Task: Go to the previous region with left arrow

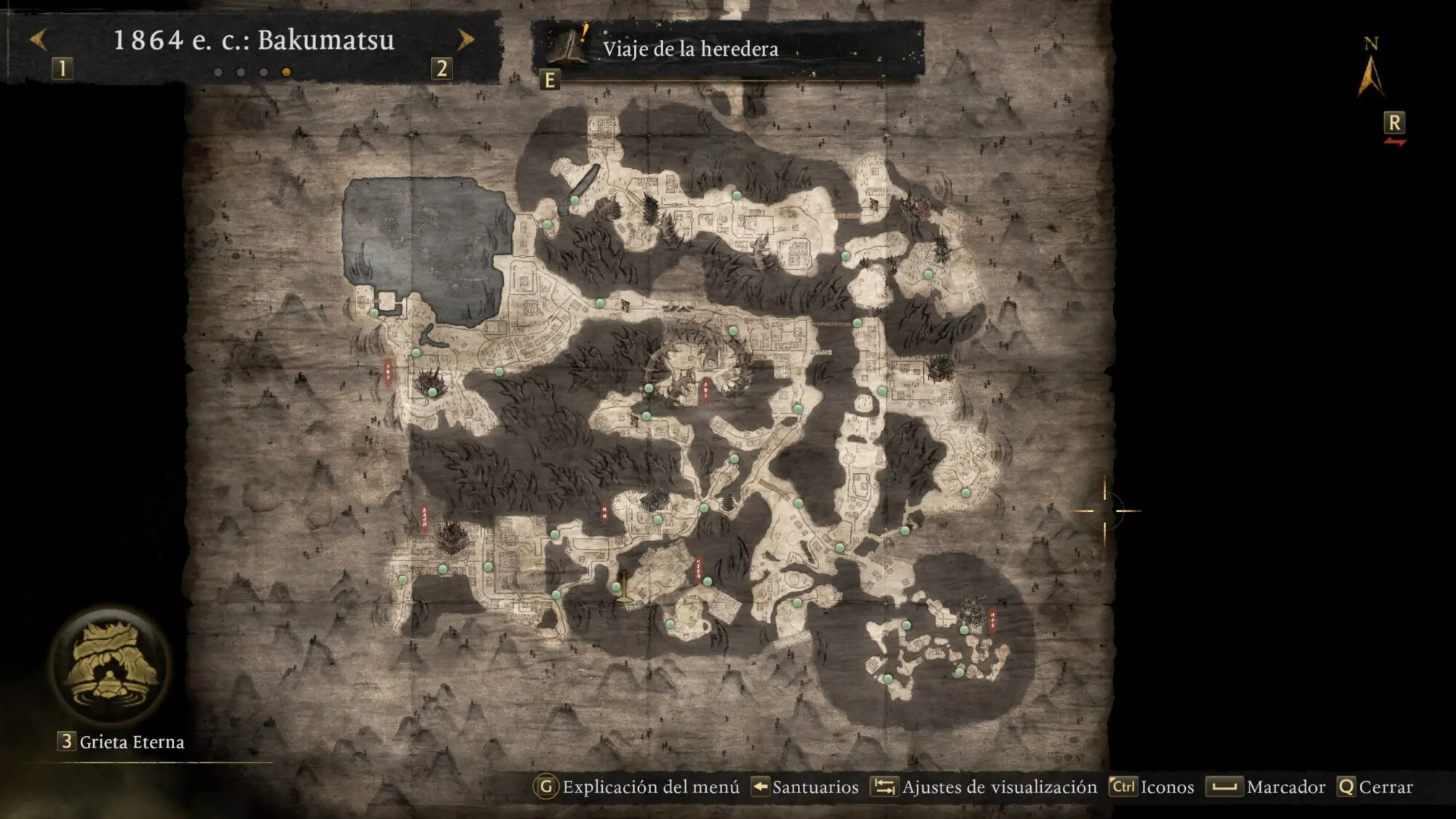Action: coord(39,40)
